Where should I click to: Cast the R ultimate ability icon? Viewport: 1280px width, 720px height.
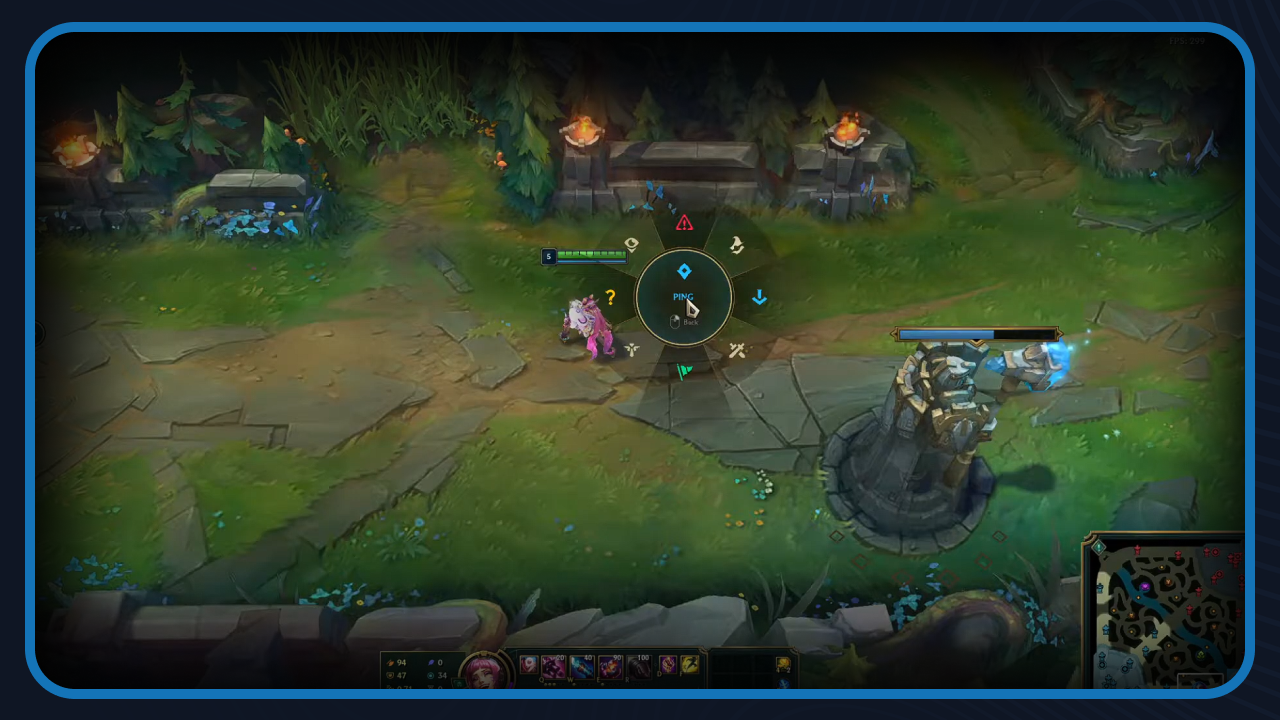coord(638,667)
